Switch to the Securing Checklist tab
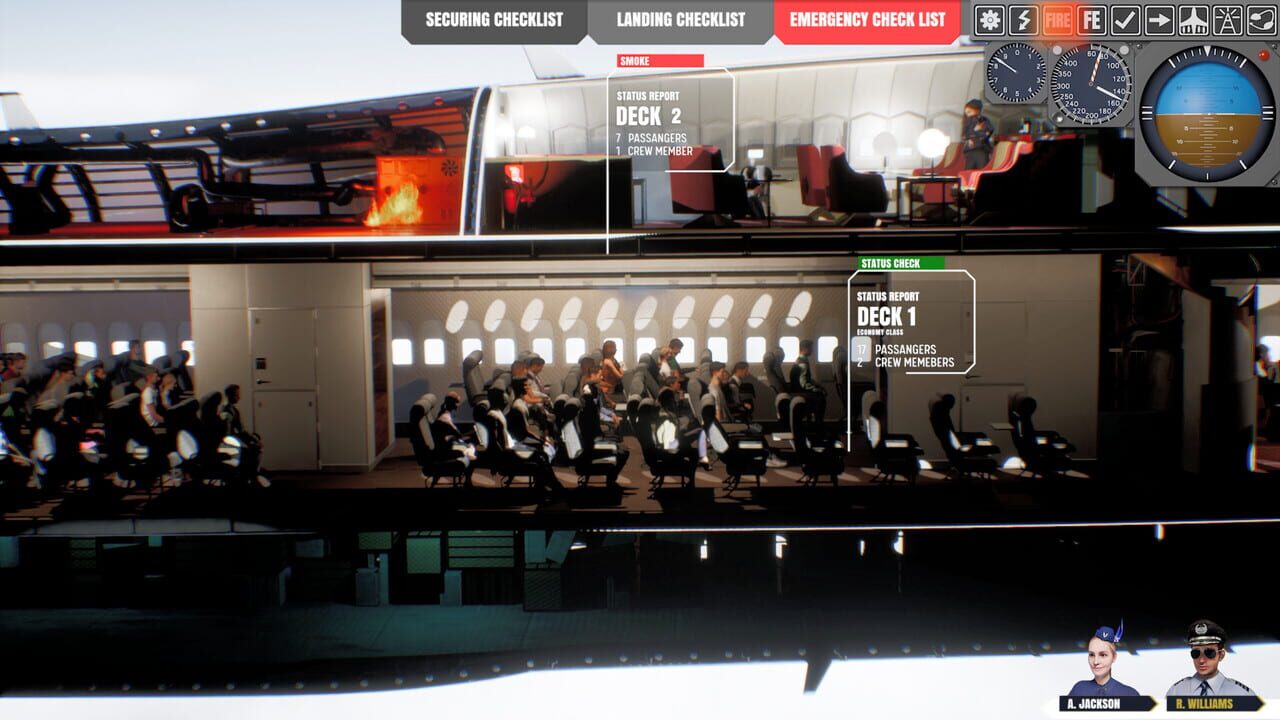 pyautogui.click(x=493, y=18)
